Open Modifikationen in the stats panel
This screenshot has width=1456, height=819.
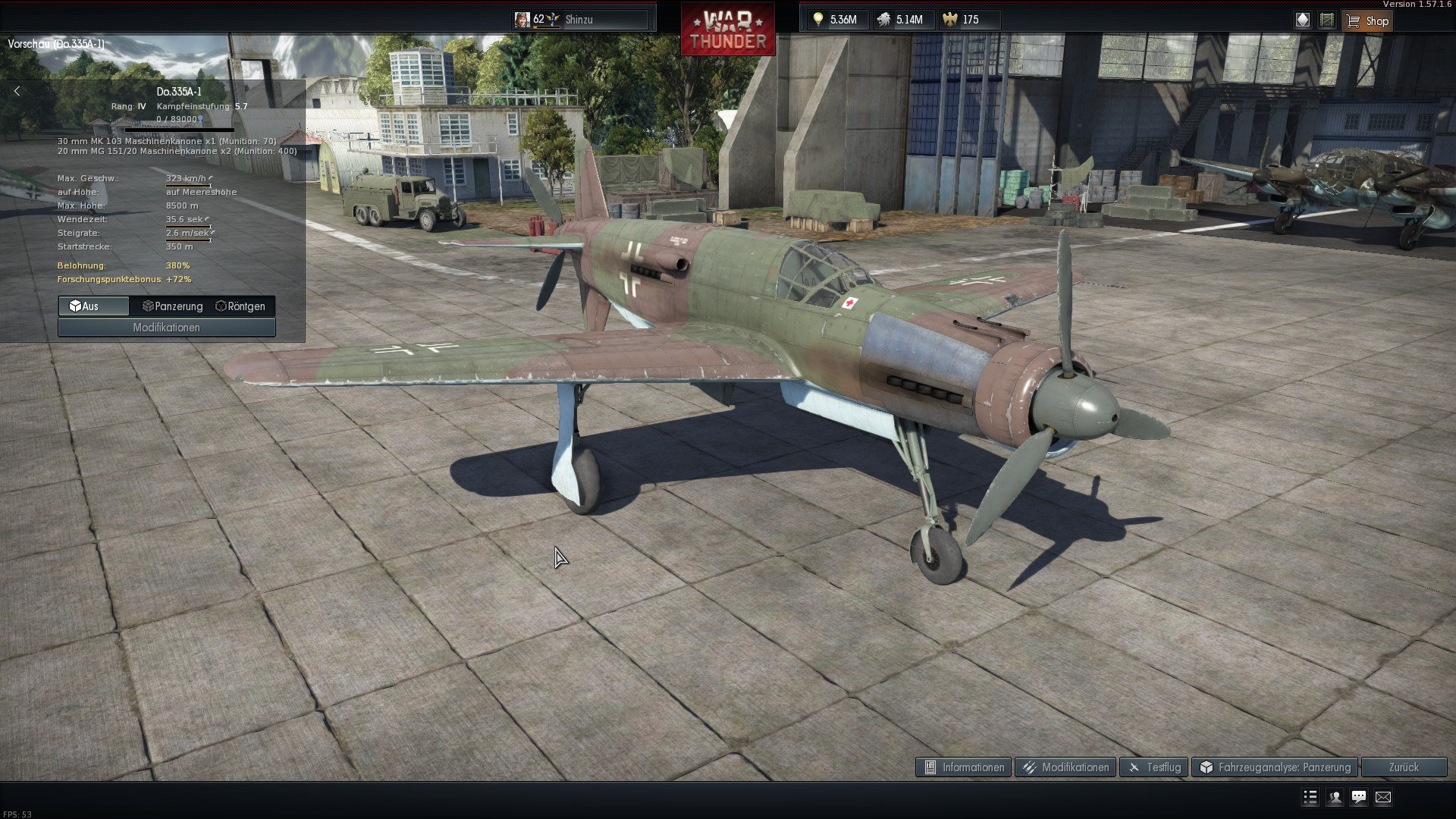[166, 328]
